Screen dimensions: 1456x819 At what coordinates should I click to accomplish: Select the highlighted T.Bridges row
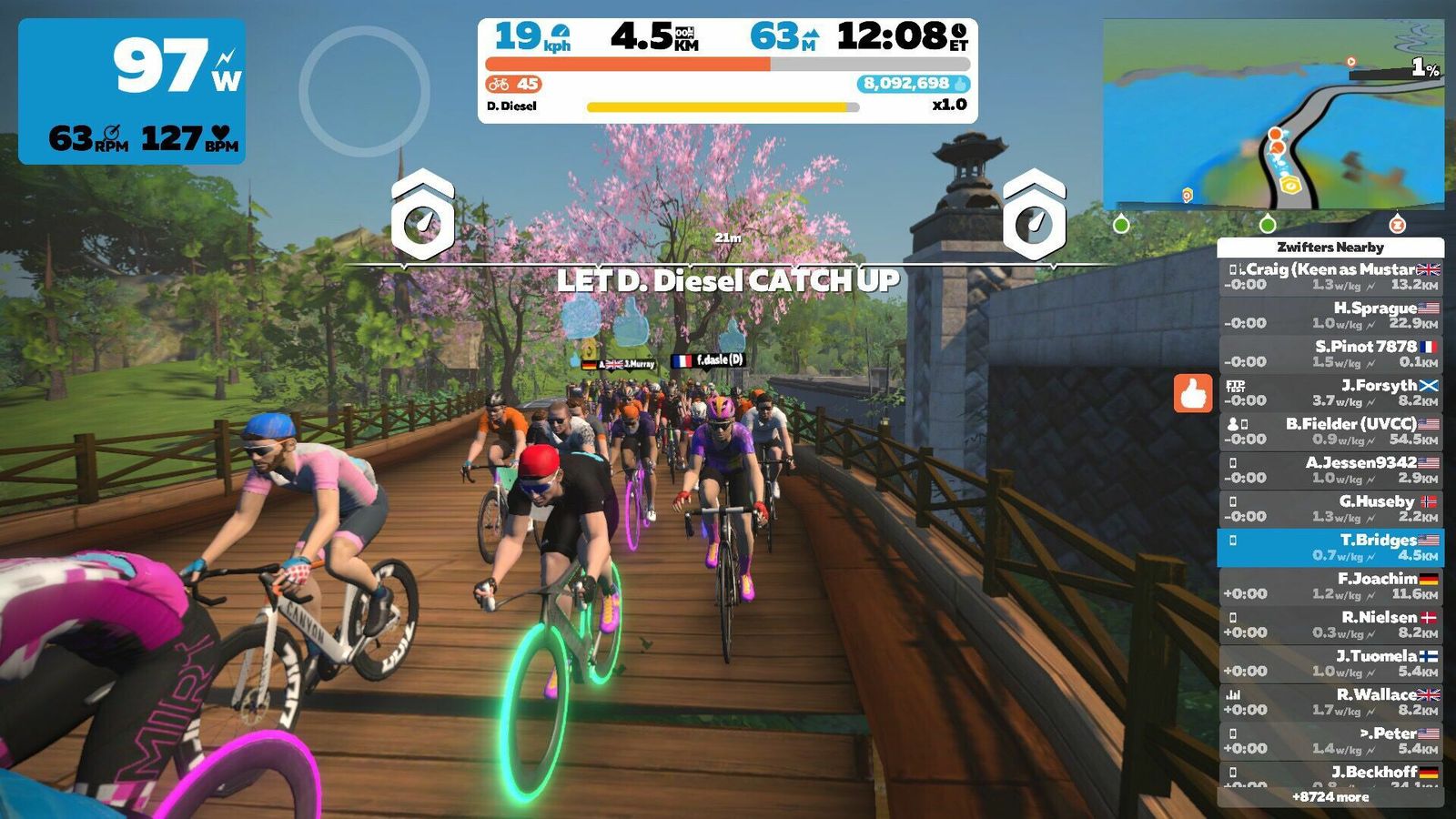(x=1330, y=548)
